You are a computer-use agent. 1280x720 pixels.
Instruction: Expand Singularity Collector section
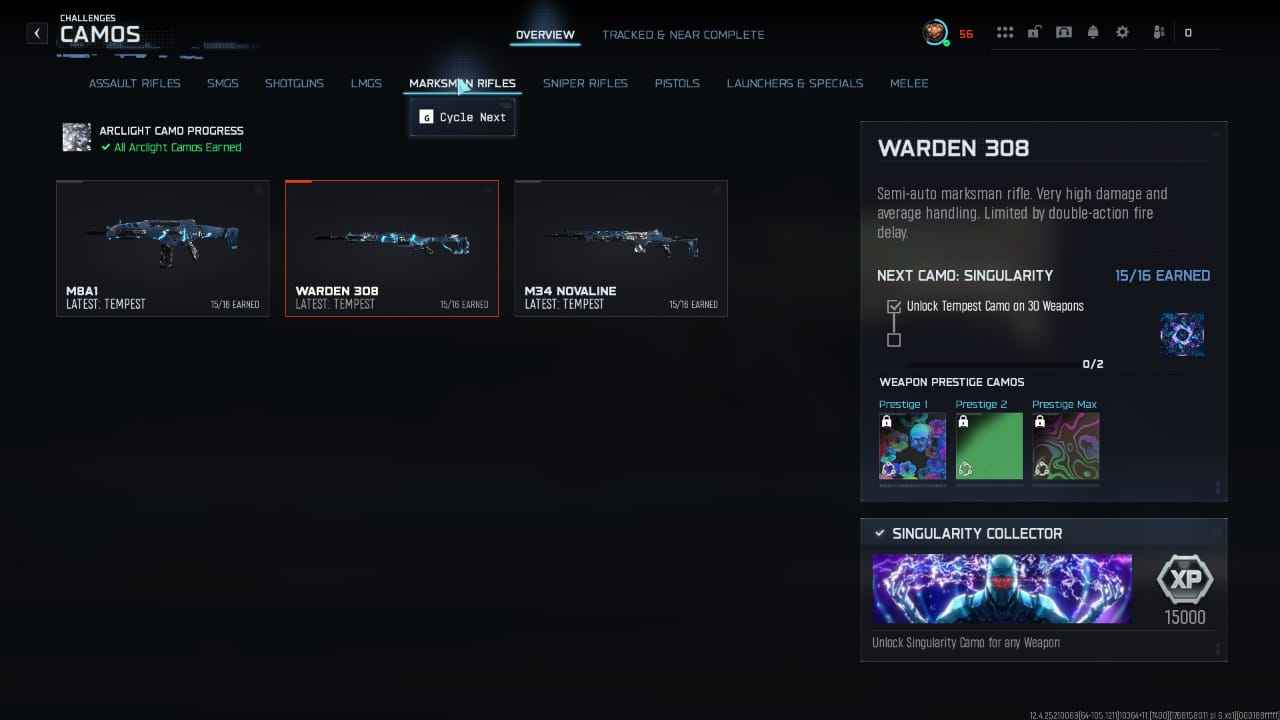pyautogui.click(x=1040, y=533)
